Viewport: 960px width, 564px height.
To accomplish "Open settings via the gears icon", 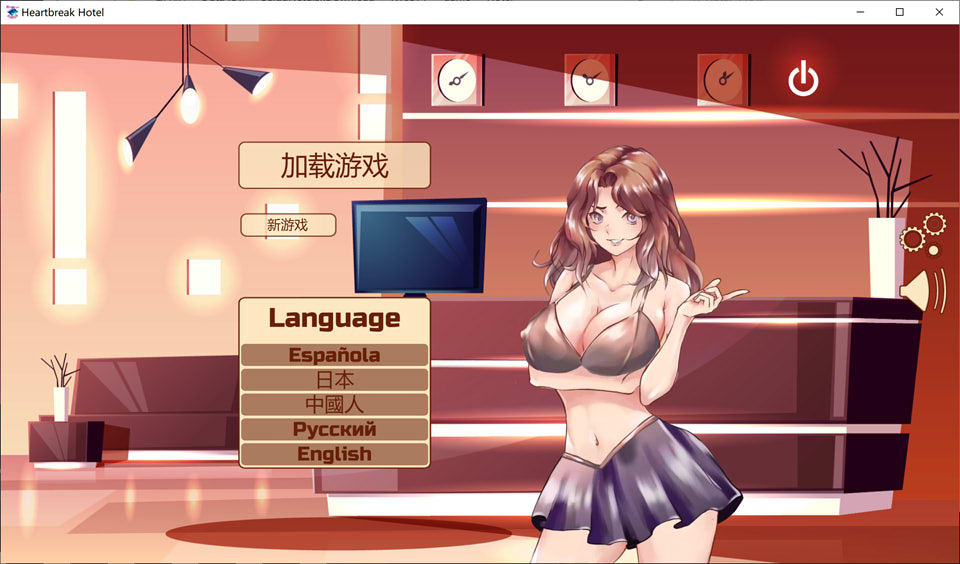I will [922, 233].
